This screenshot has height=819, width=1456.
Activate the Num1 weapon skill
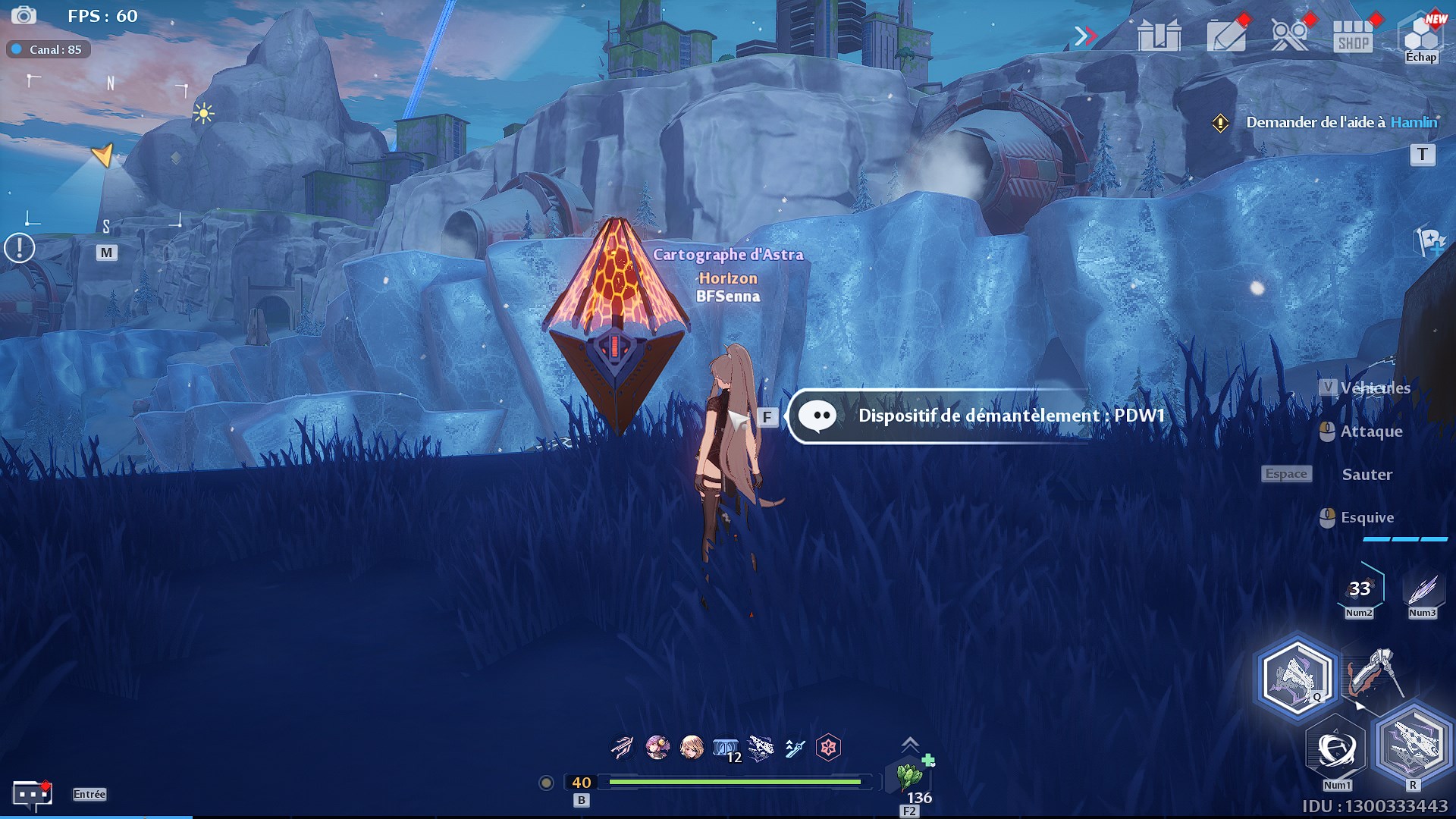pyautogui.click(x=1336, y=748)
